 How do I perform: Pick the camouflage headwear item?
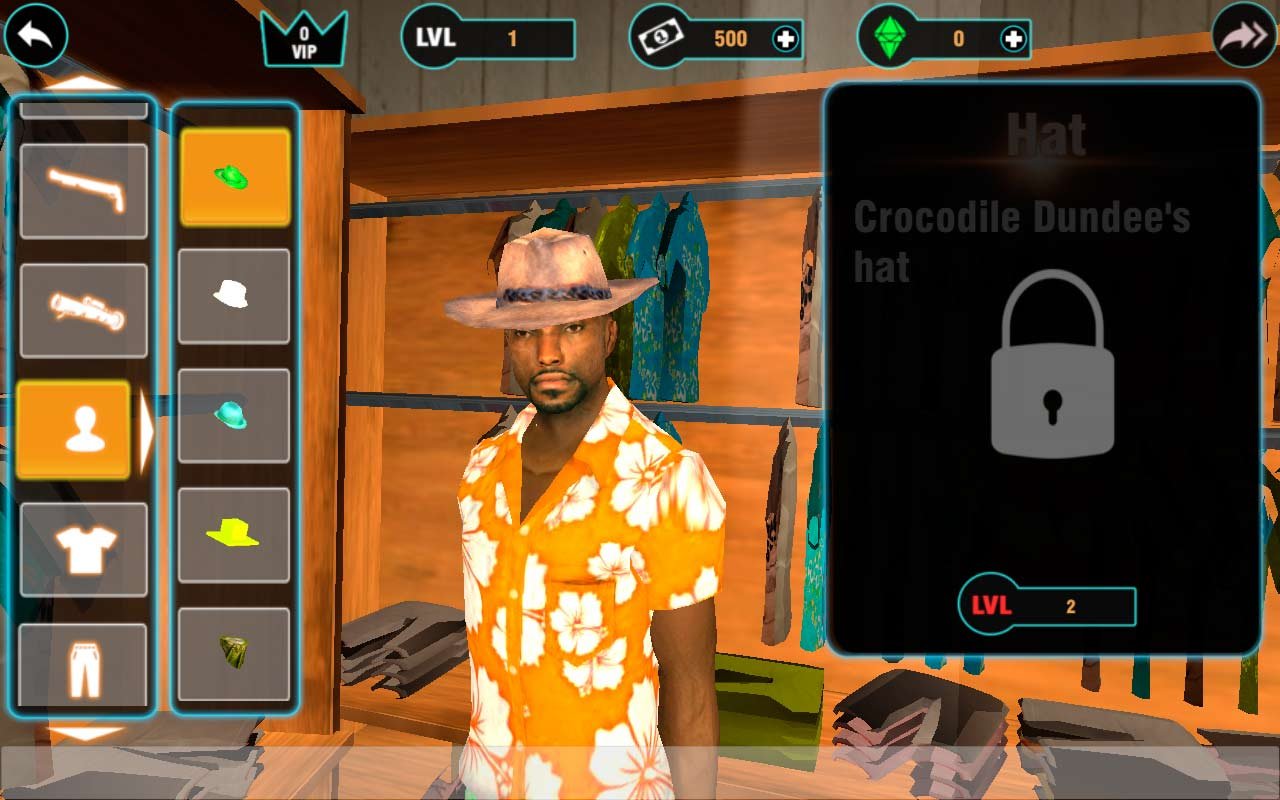234,654
